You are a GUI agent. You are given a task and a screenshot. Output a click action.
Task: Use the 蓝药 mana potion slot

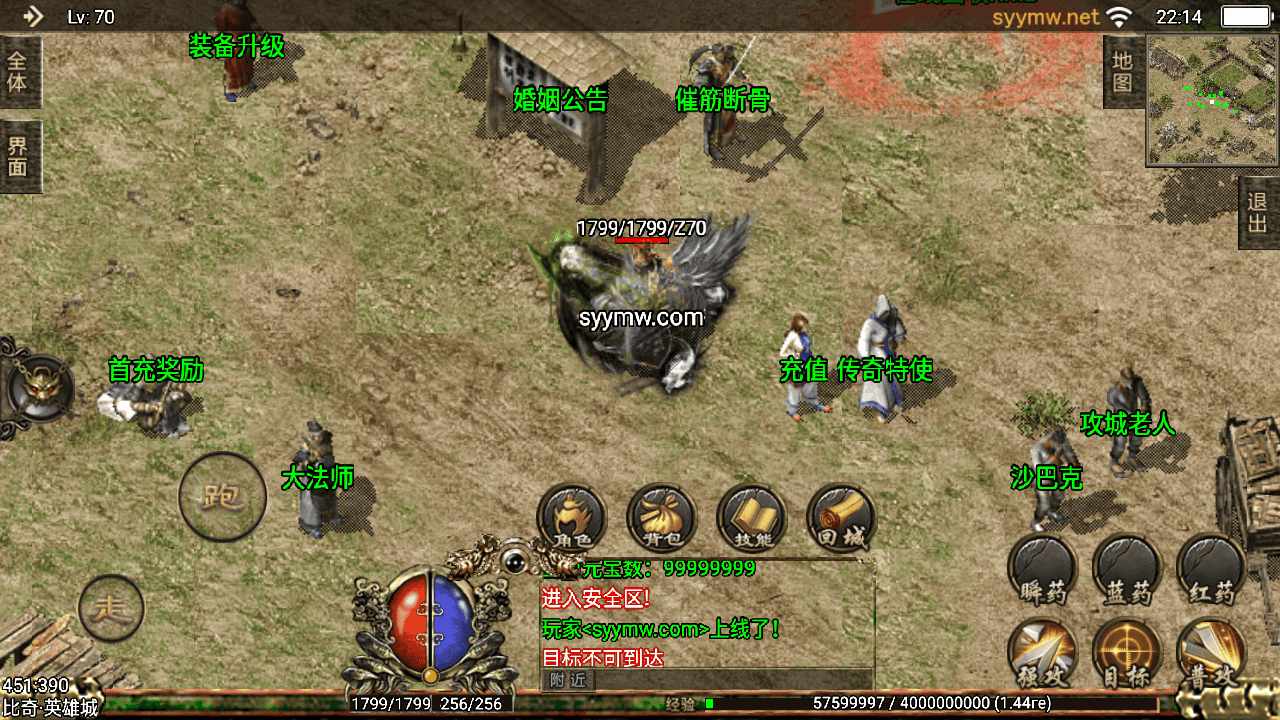click(1127, 570)
